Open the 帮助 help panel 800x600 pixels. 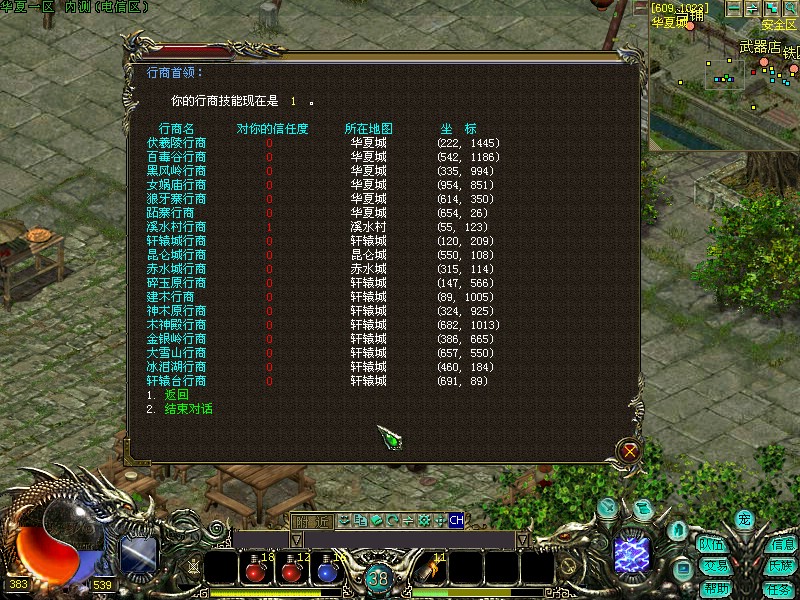[715, 588]
